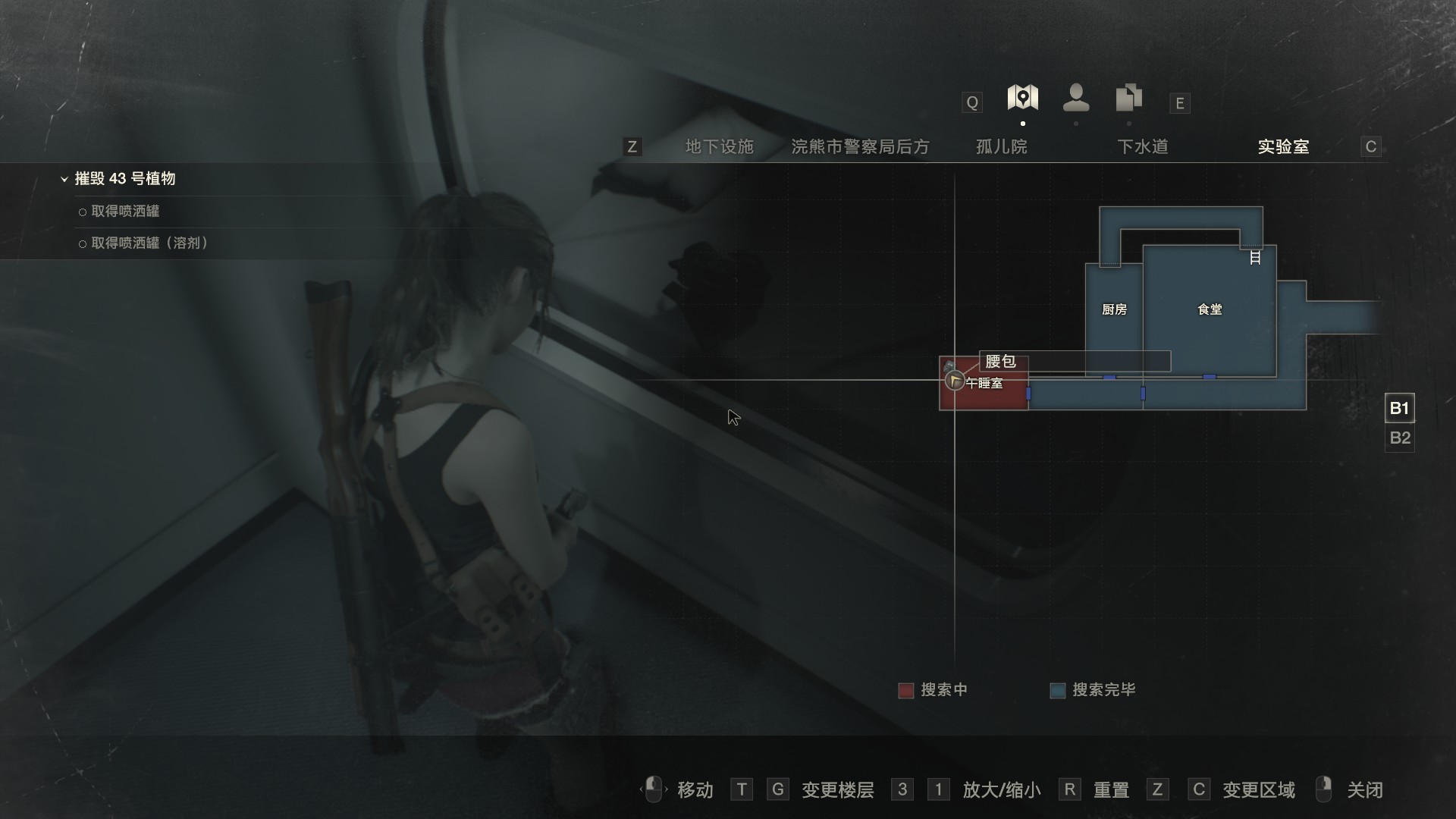Click the 腰包 item label on map
Viewport: 1456px width, 819px height.
point(1000,362)
